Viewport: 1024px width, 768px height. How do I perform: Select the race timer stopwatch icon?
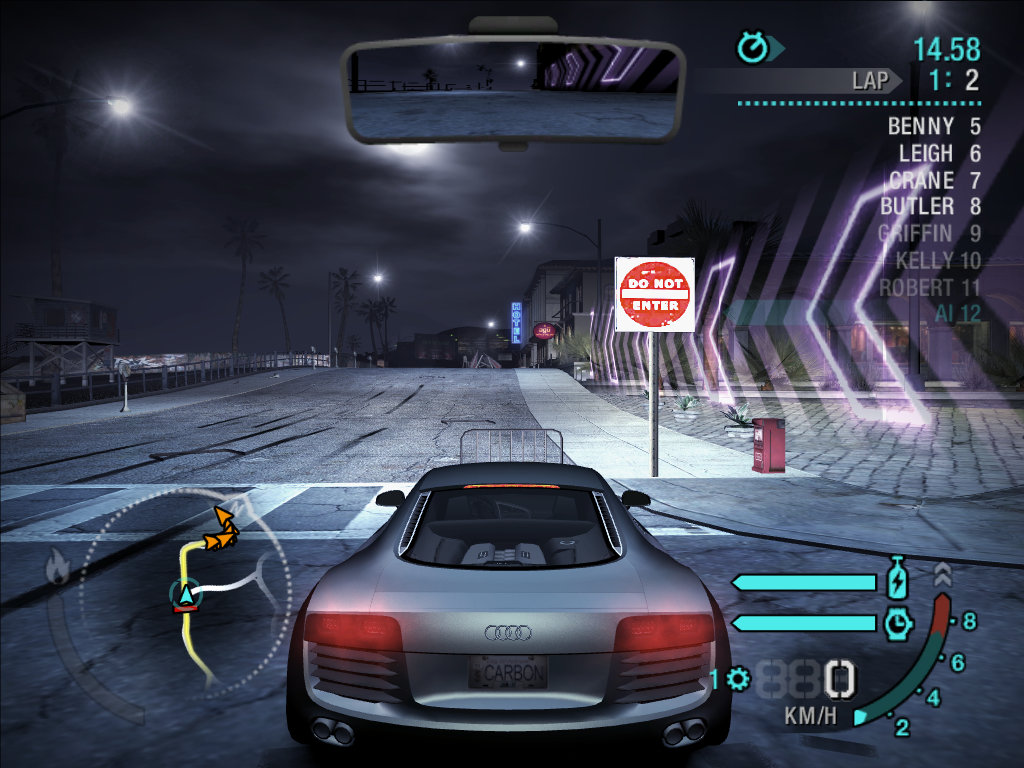[x=752, y=47]
